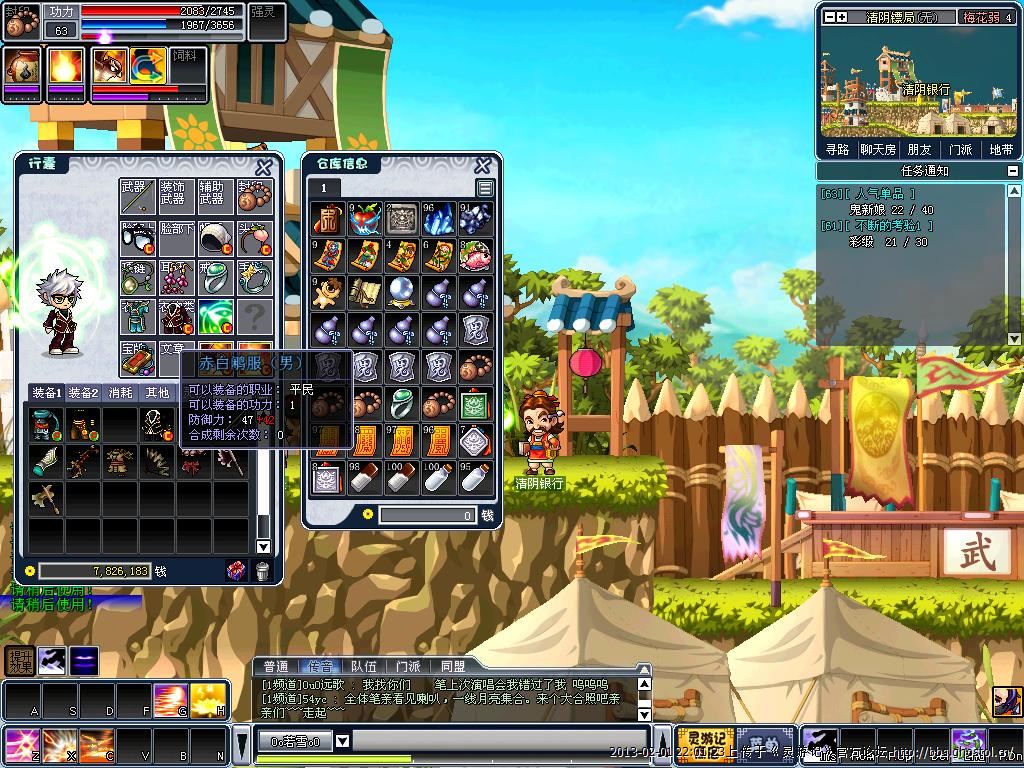
Task: Switch chat to the 队伍 team tab
Action: [x=364, y=666]
